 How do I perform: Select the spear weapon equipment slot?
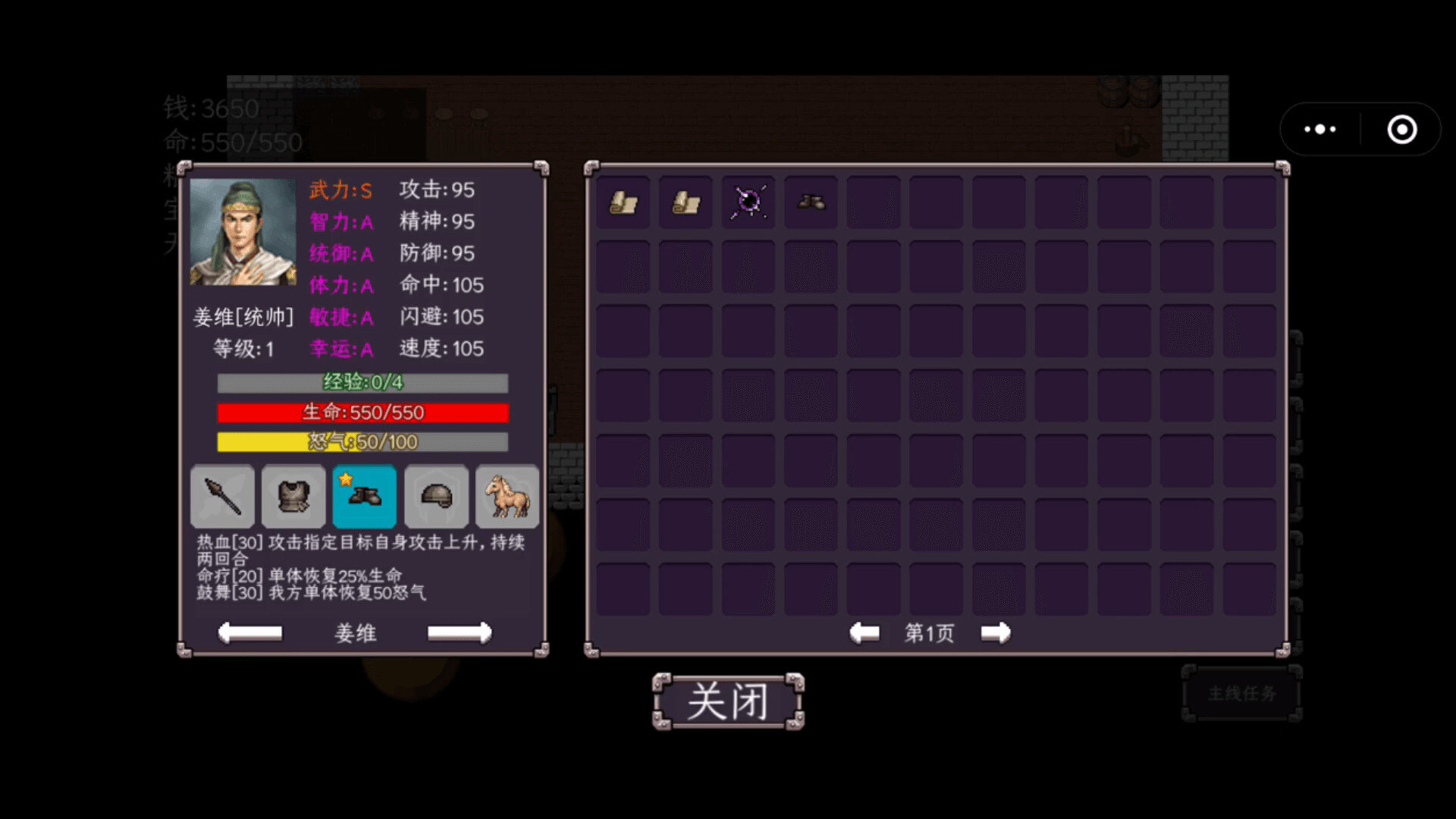point(222,497)
